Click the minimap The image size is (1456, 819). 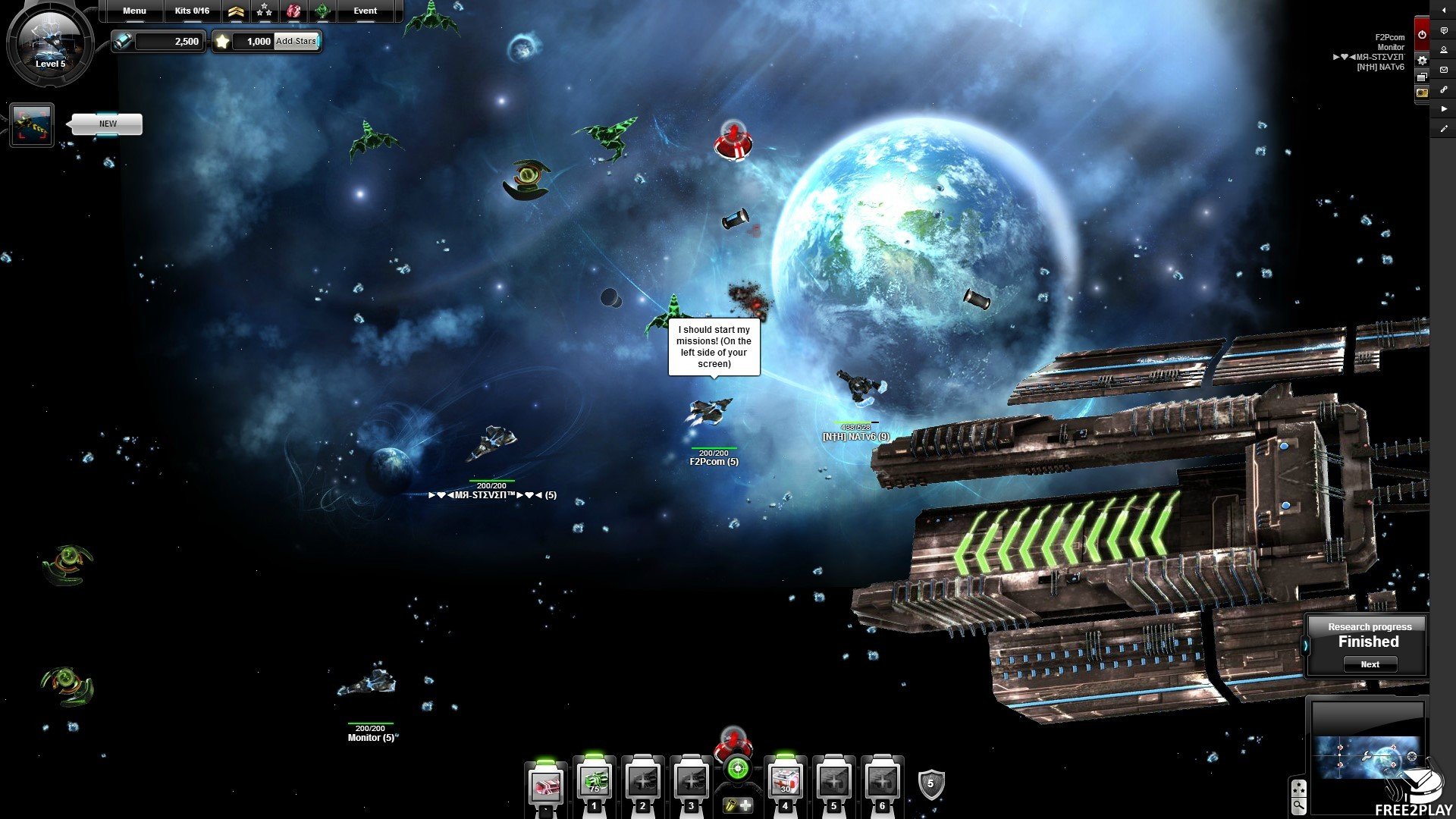pyautogui.click(x=1367, y=757)
